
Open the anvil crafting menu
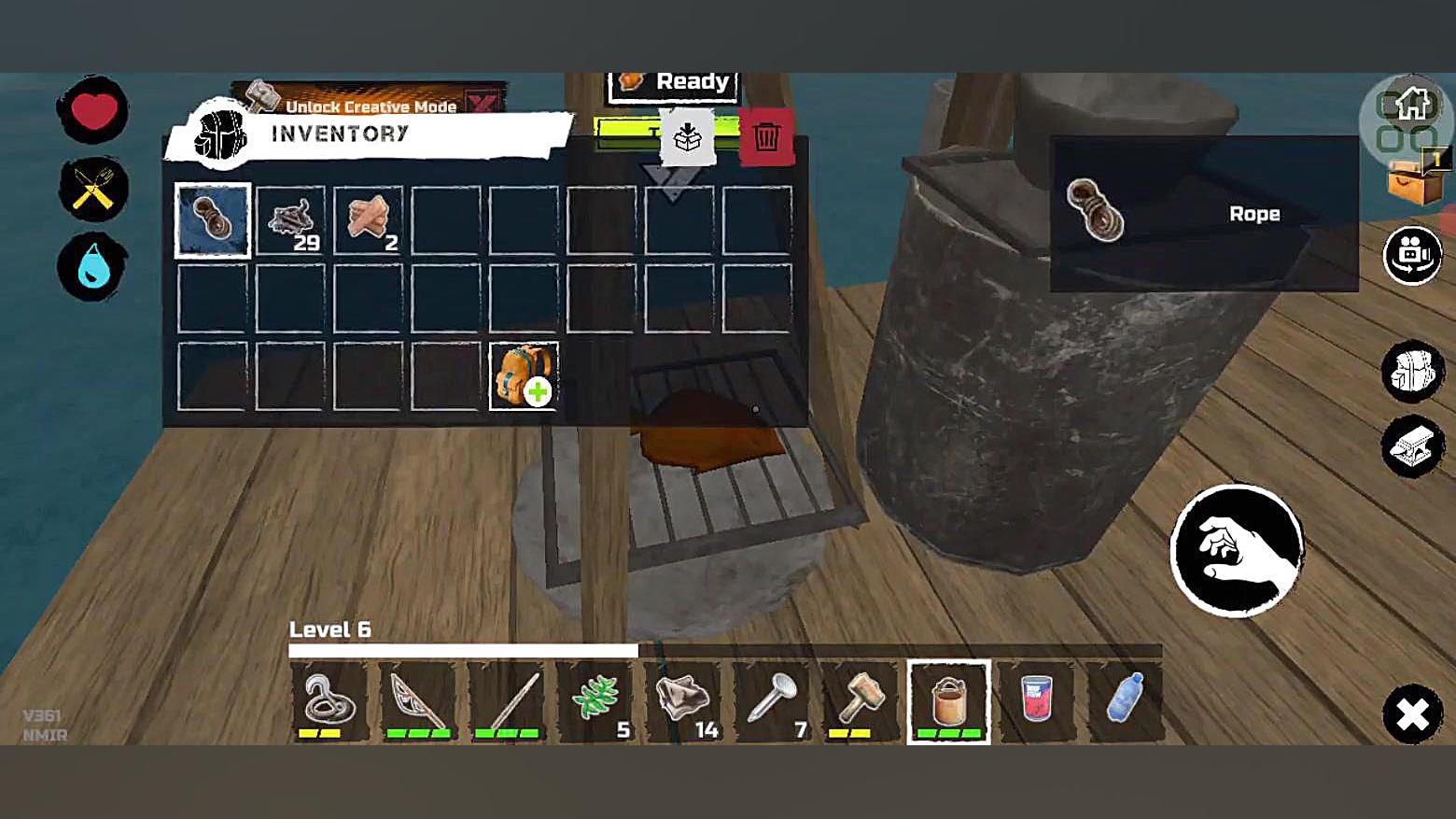pyautogui.click(x=1412, y=447)
